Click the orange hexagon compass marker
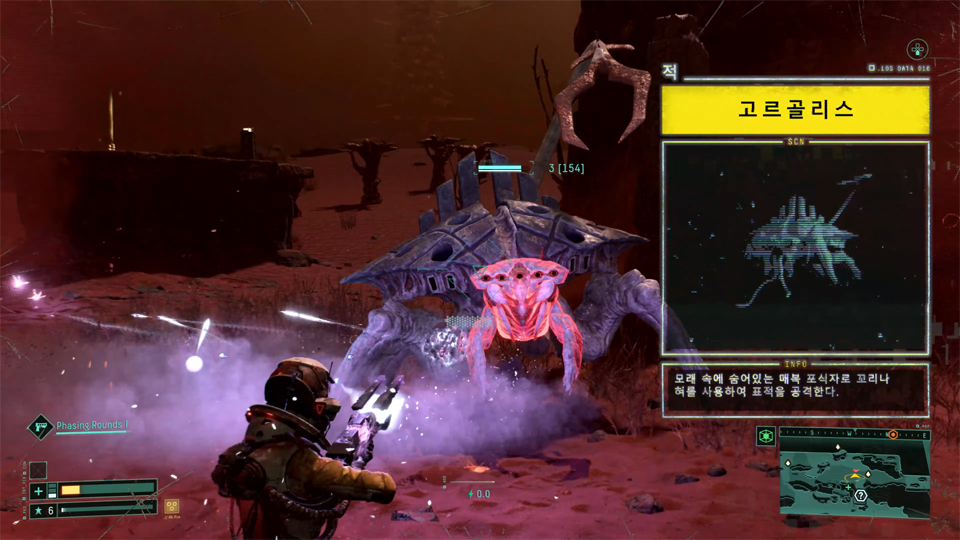 coord(893,435)
